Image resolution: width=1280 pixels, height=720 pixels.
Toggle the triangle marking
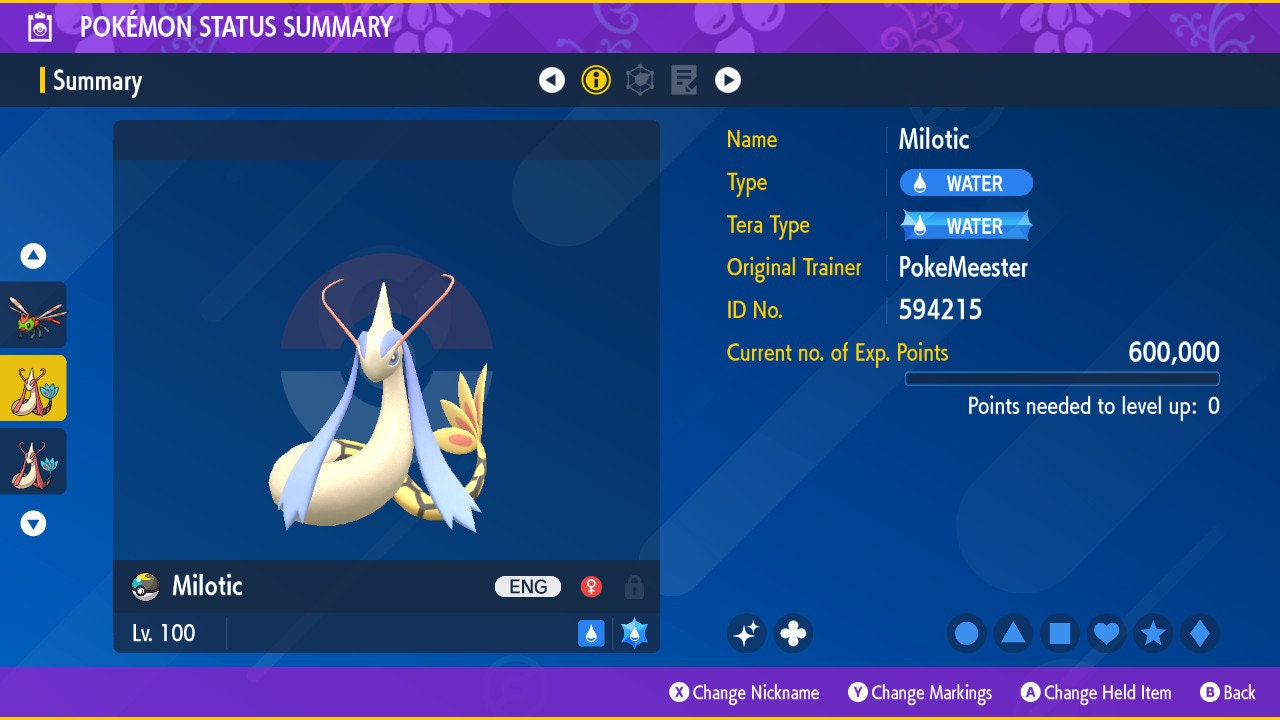pyautogui.click(x=1013, y=633)
